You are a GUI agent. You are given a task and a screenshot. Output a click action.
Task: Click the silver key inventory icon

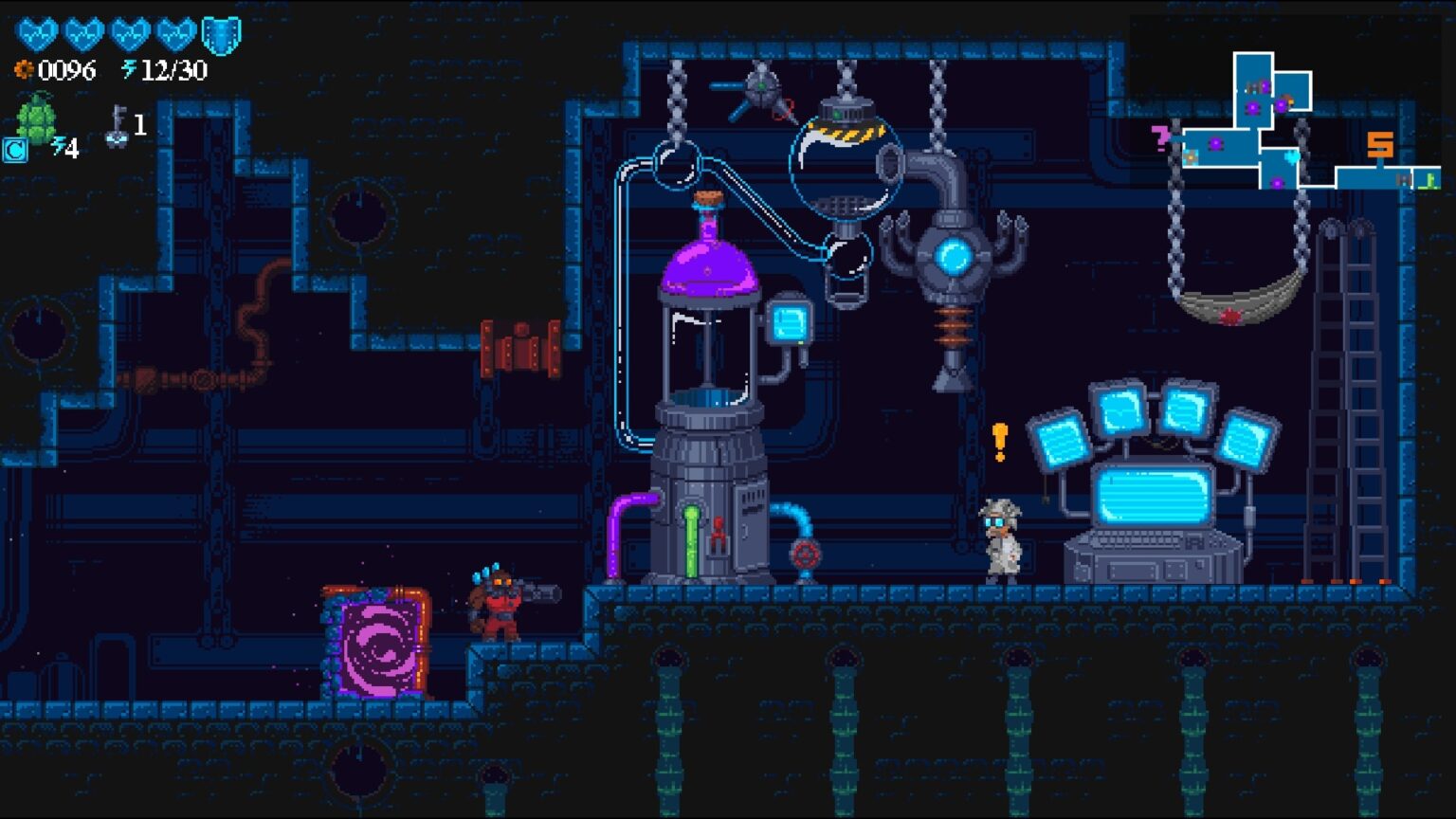(x=118, y=126)
